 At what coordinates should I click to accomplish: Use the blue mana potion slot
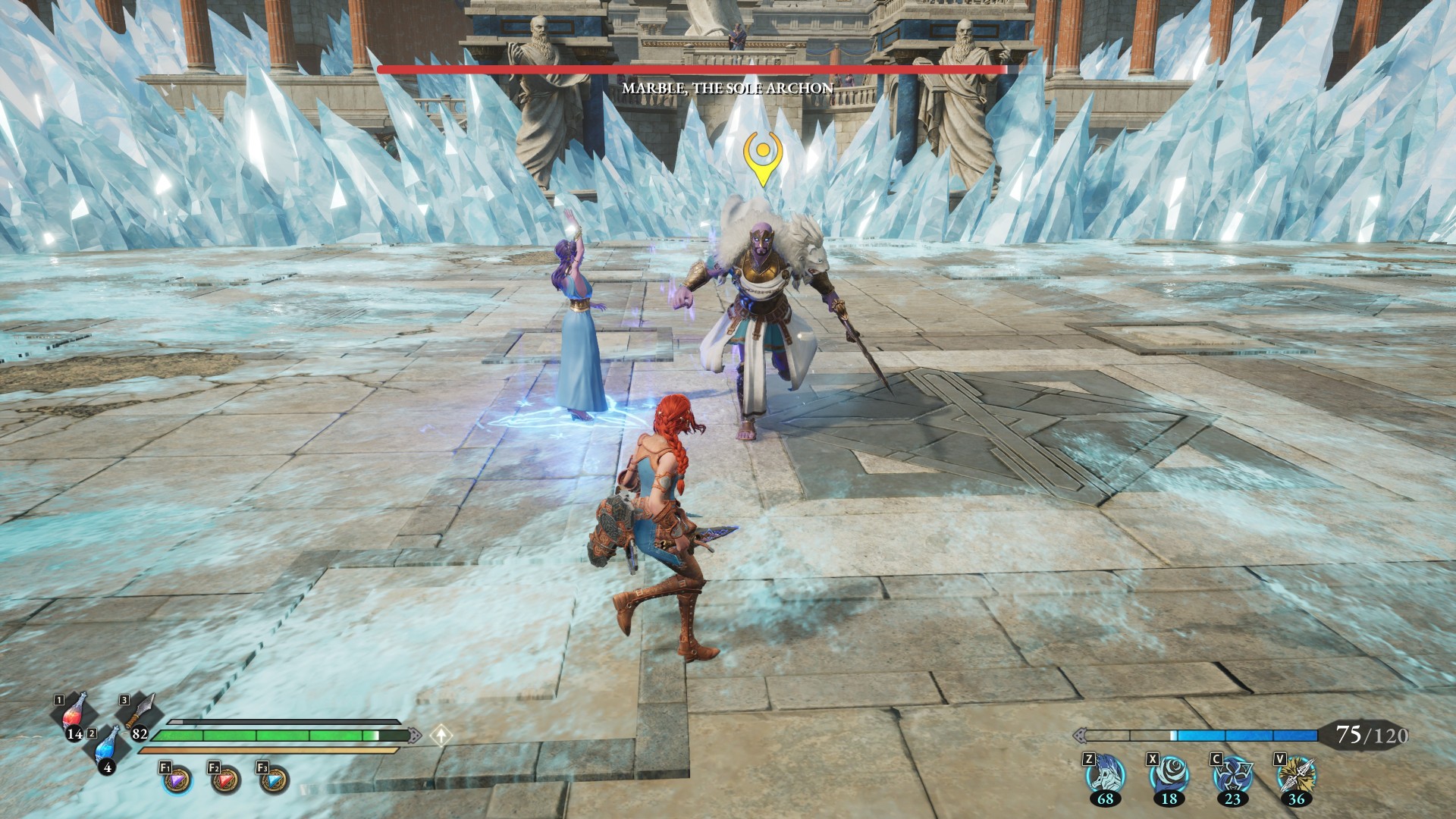pos(108,747)
